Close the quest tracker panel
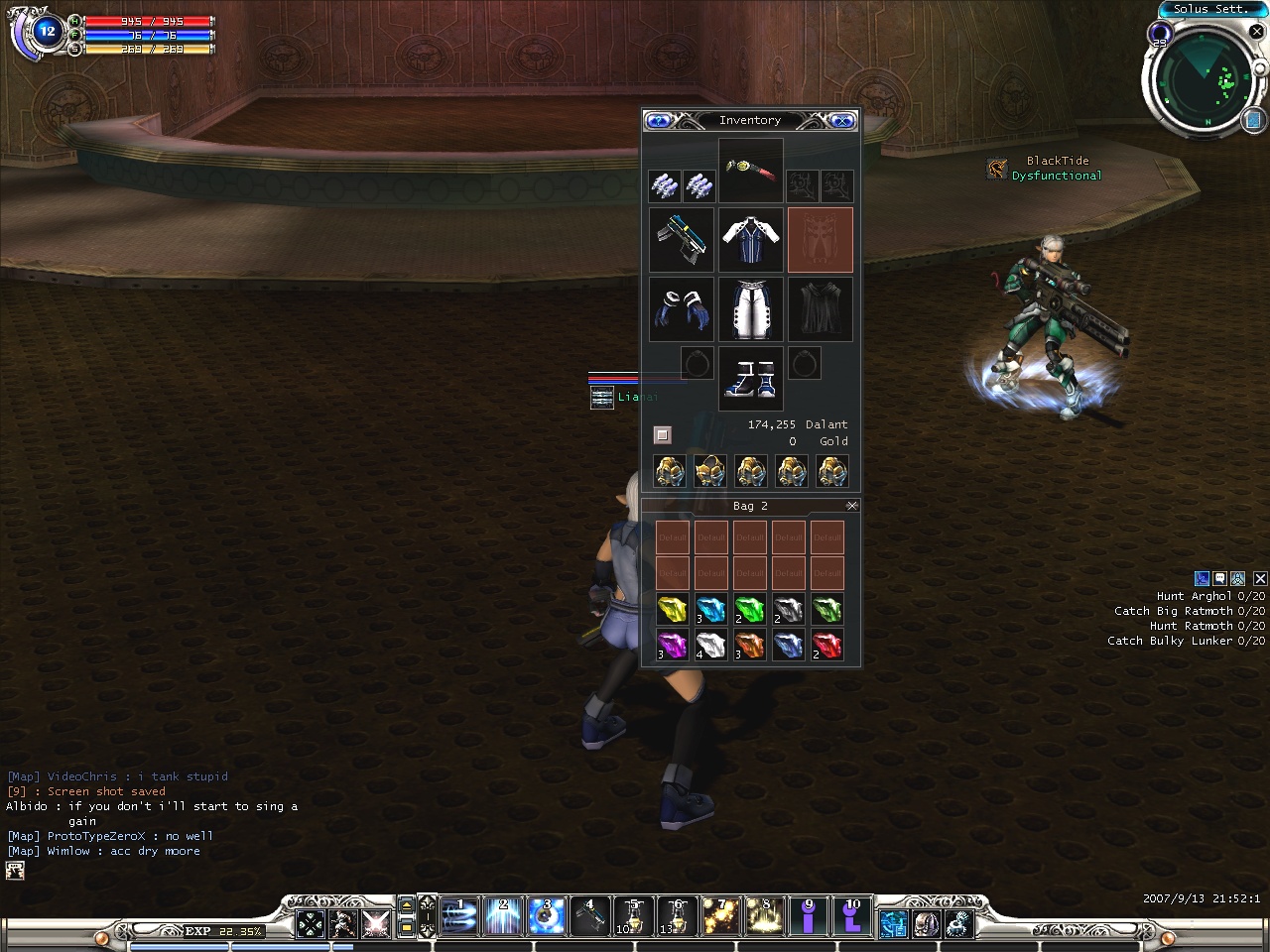Viewport: 1270px width, 952px height. (x=1260, y=578)
